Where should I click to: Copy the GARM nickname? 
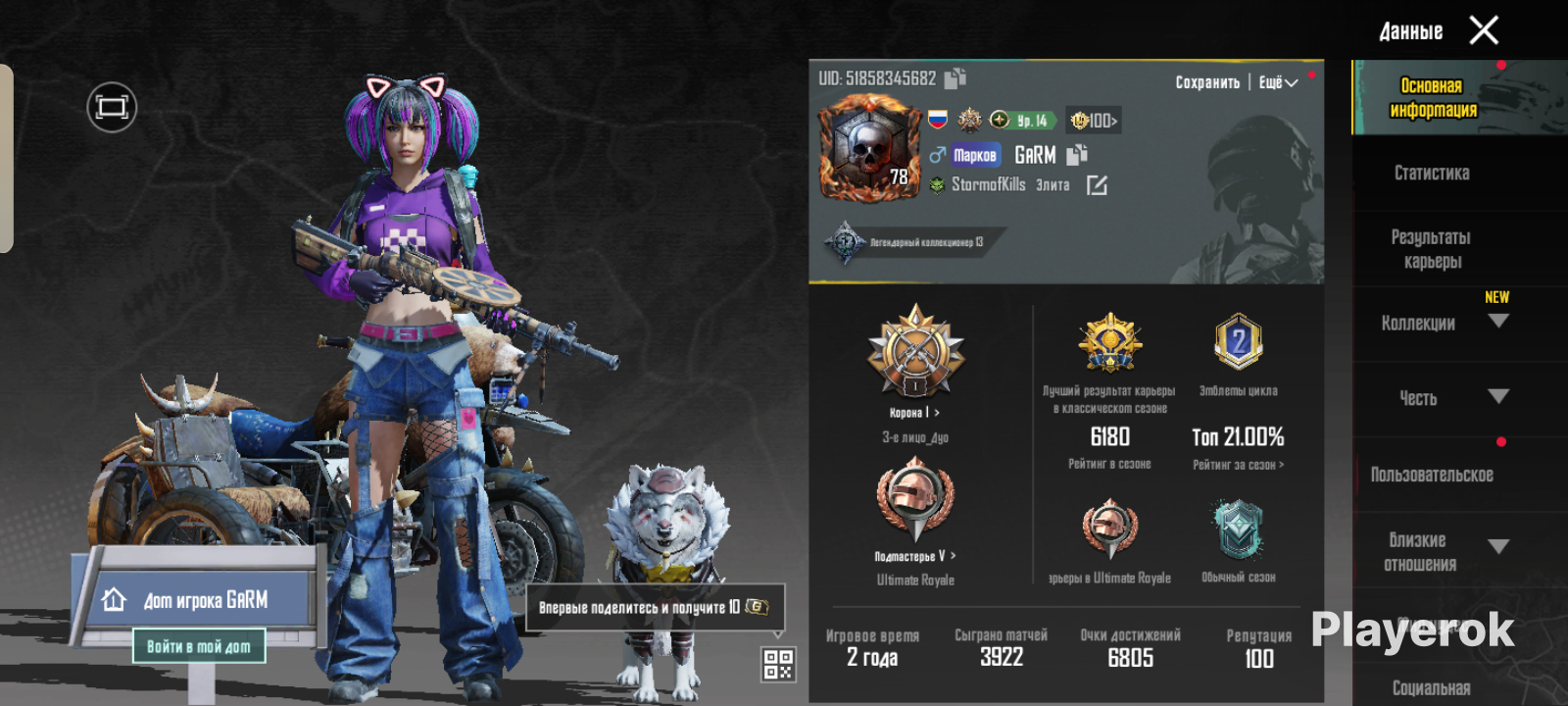1077,154
